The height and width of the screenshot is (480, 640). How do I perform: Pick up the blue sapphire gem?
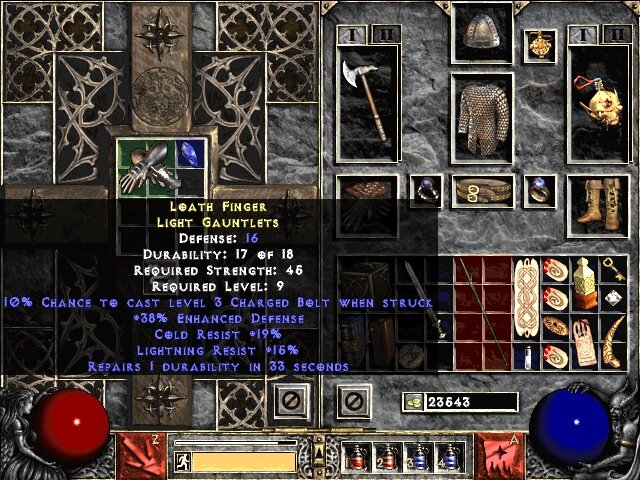[x=192, y=152]
